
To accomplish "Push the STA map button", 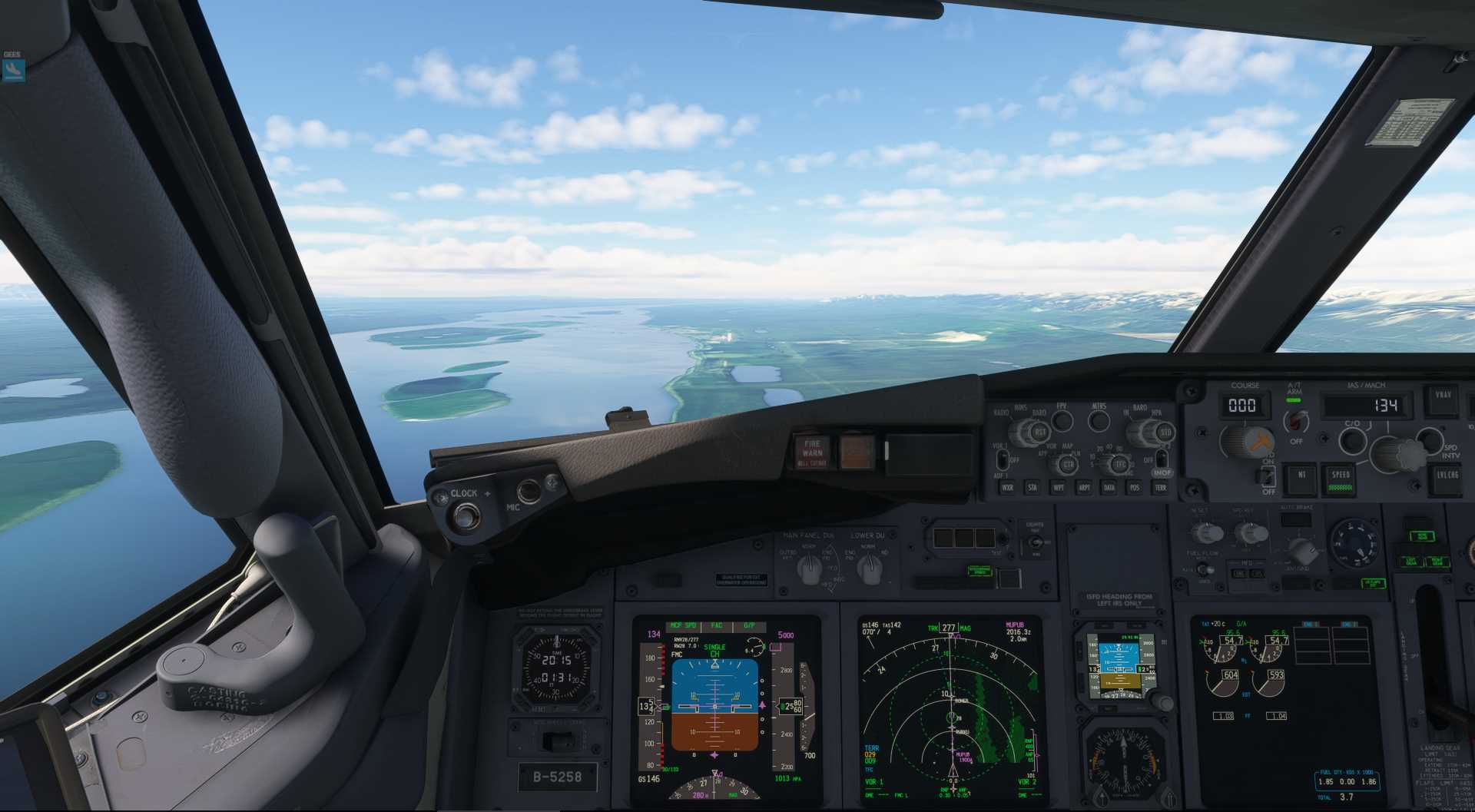I will click(x=1032, y=487).
